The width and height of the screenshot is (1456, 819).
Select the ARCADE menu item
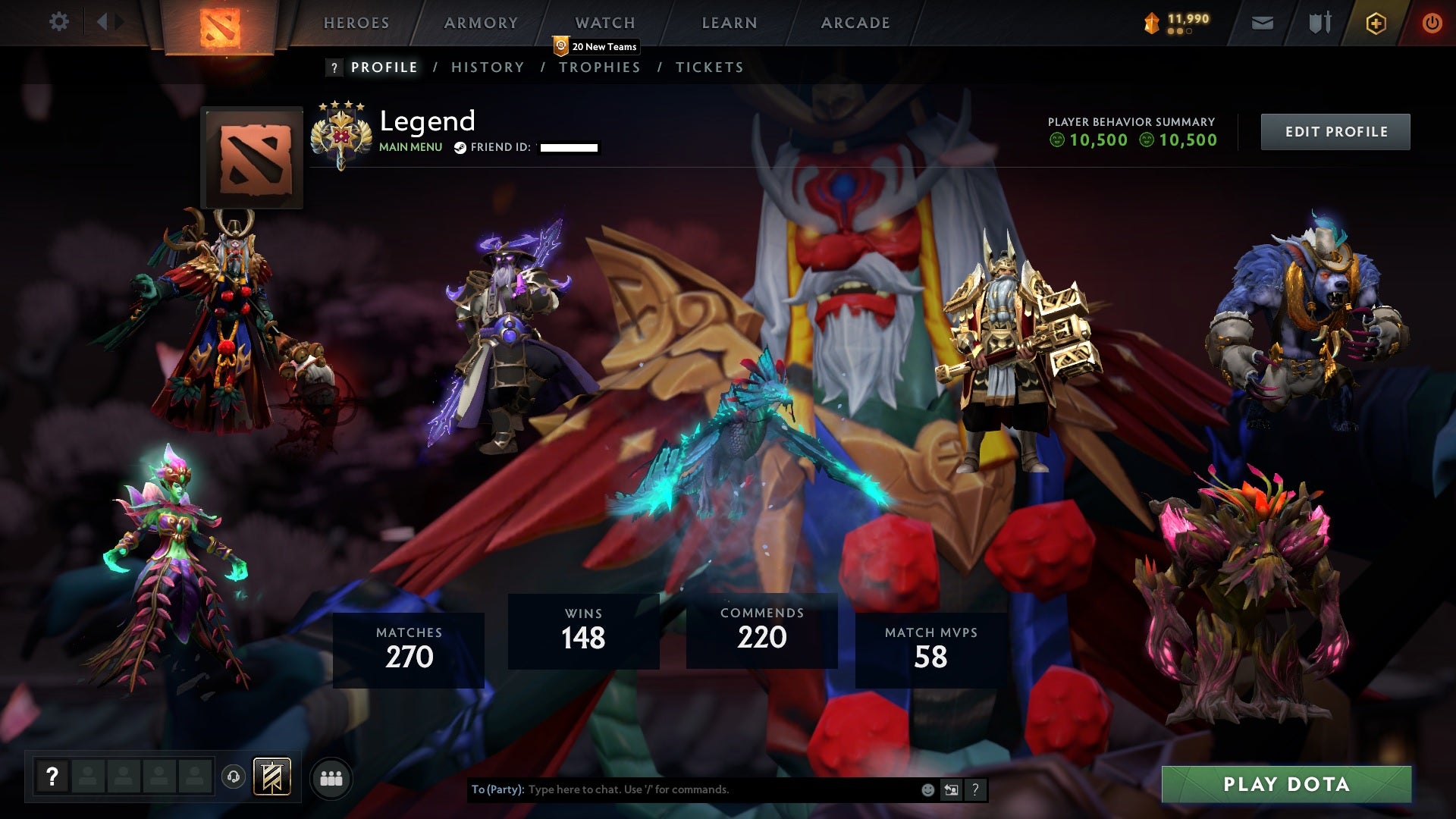(855, 23)
